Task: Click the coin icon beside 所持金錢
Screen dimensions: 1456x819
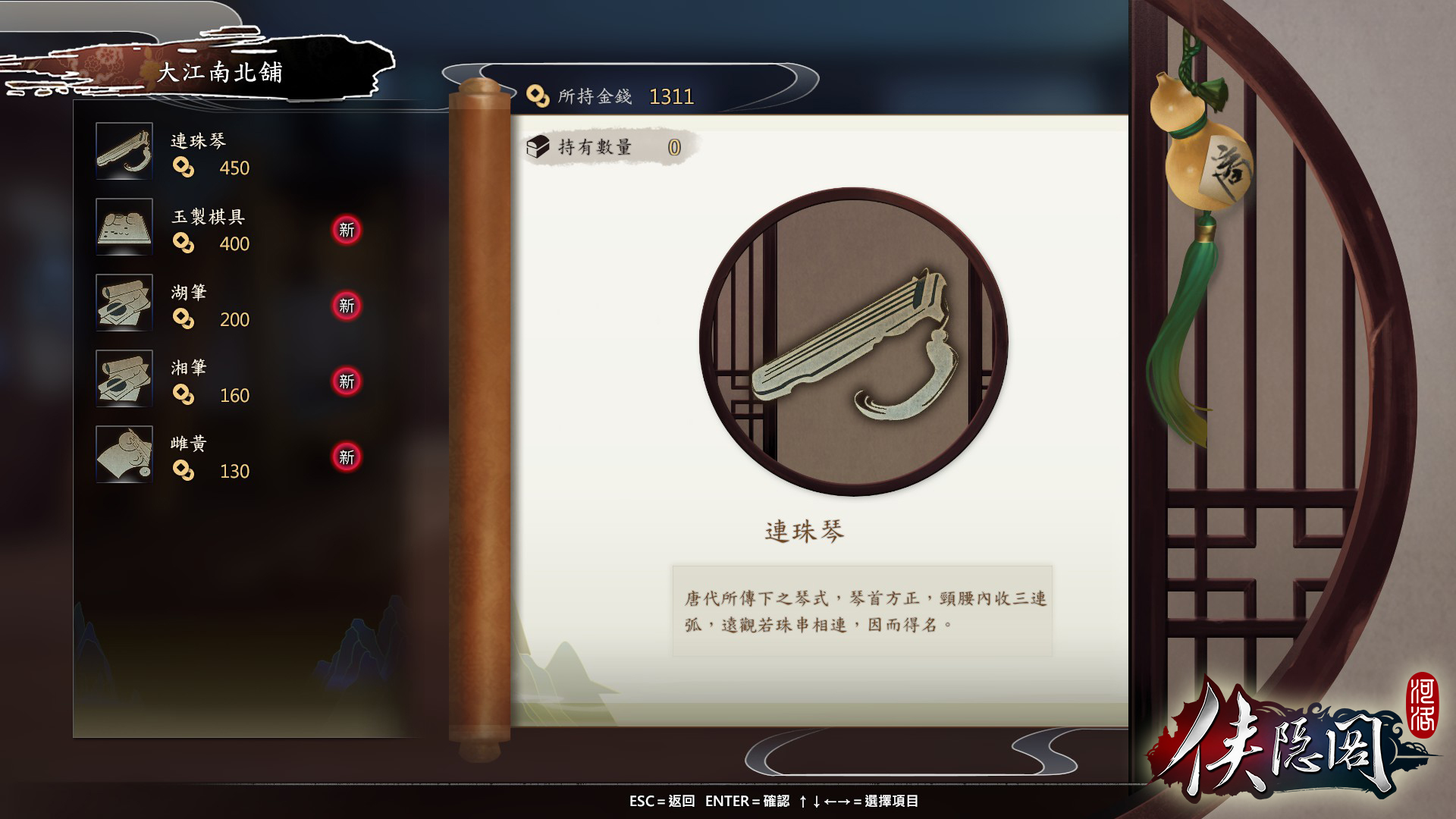Action: coord(540,95)
